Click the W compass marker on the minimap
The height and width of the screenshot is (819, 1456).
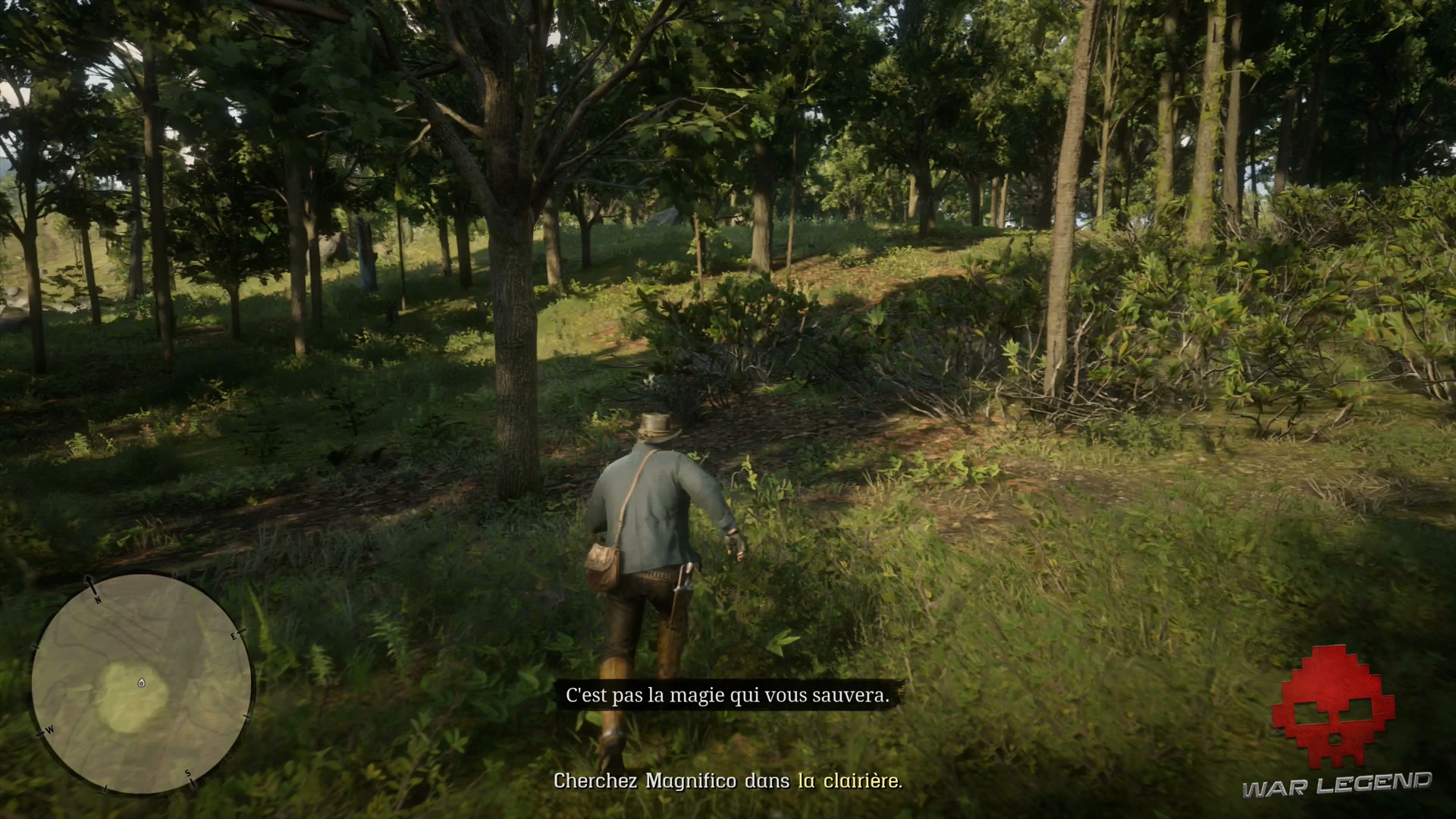49,730
